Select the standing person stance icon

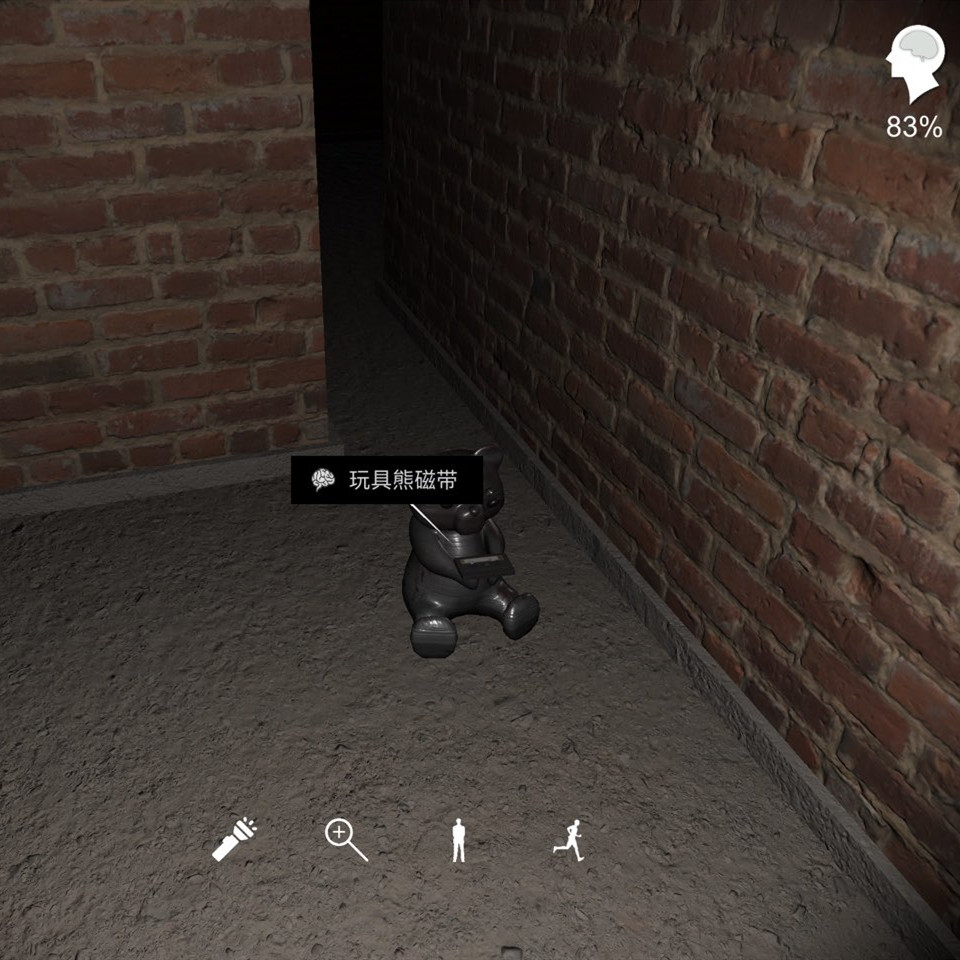[x=458, y=840]
